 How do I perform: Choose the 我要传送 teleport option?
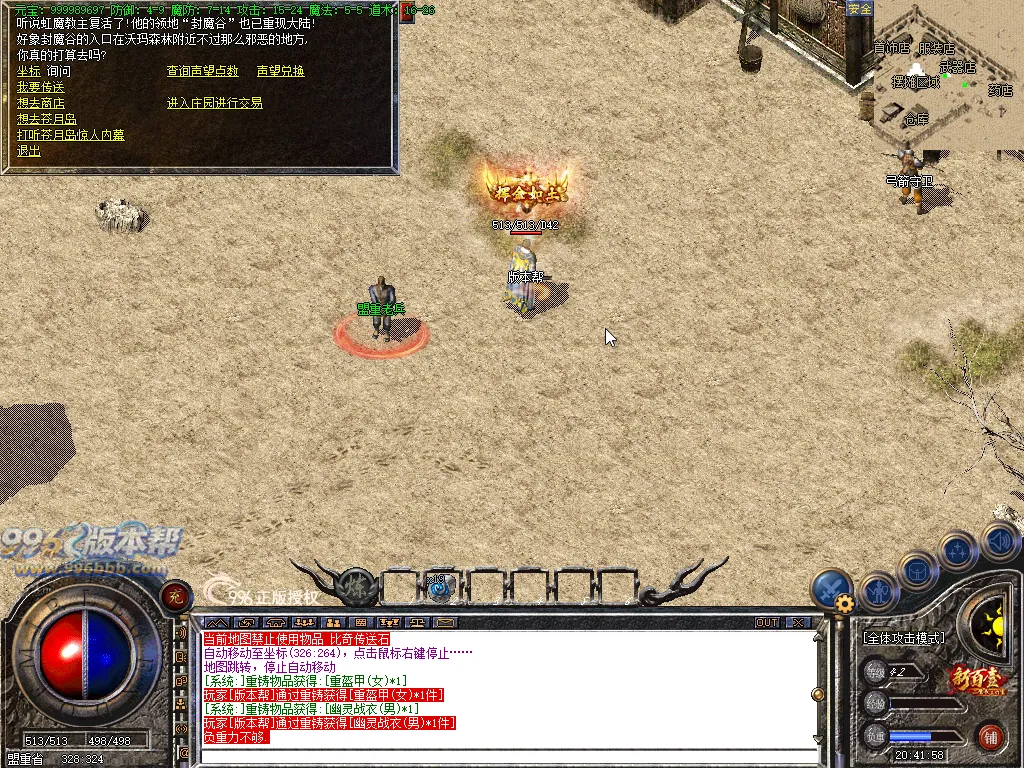point(40,87)
